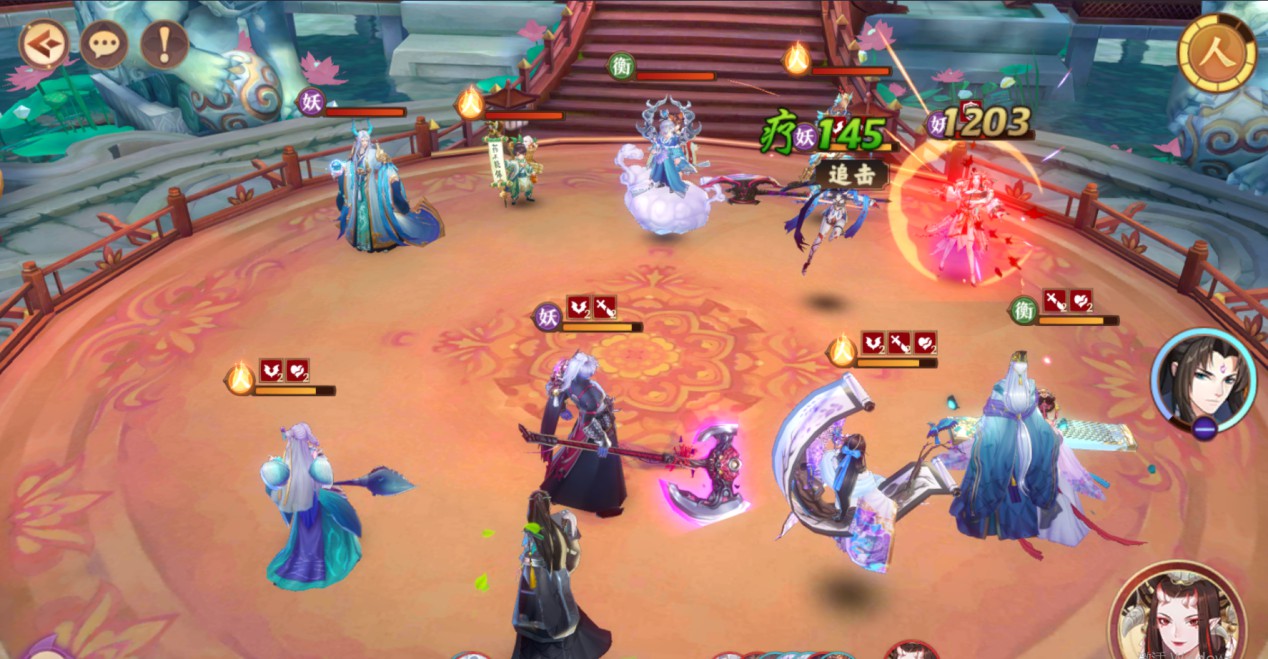The image size is (1268, 659).
Task: Click the back arrow button
Action: pos(44,44)
